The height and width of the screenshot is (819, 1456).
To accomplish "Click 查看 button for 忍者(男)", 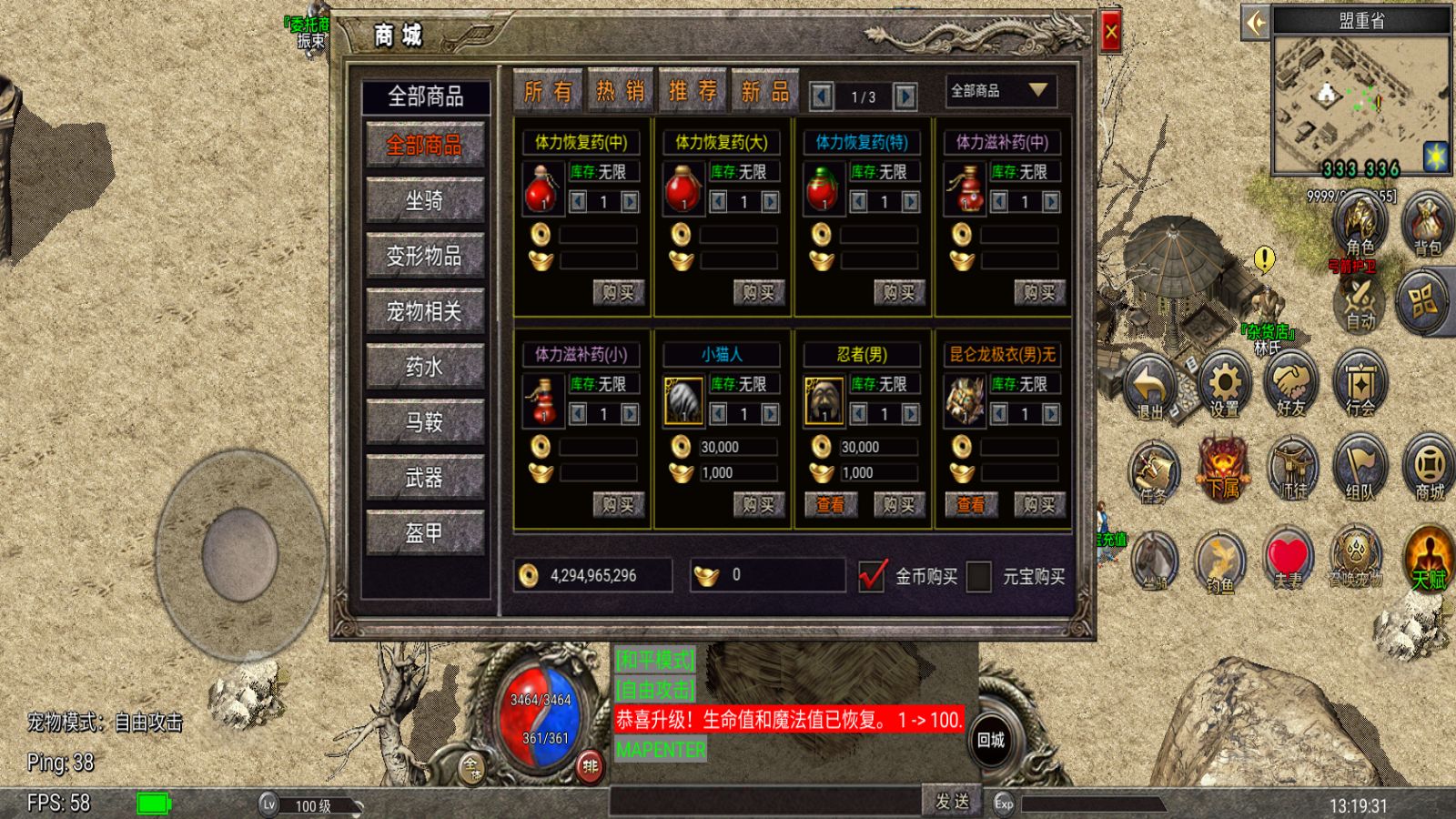I will click(x=829, y=504).
